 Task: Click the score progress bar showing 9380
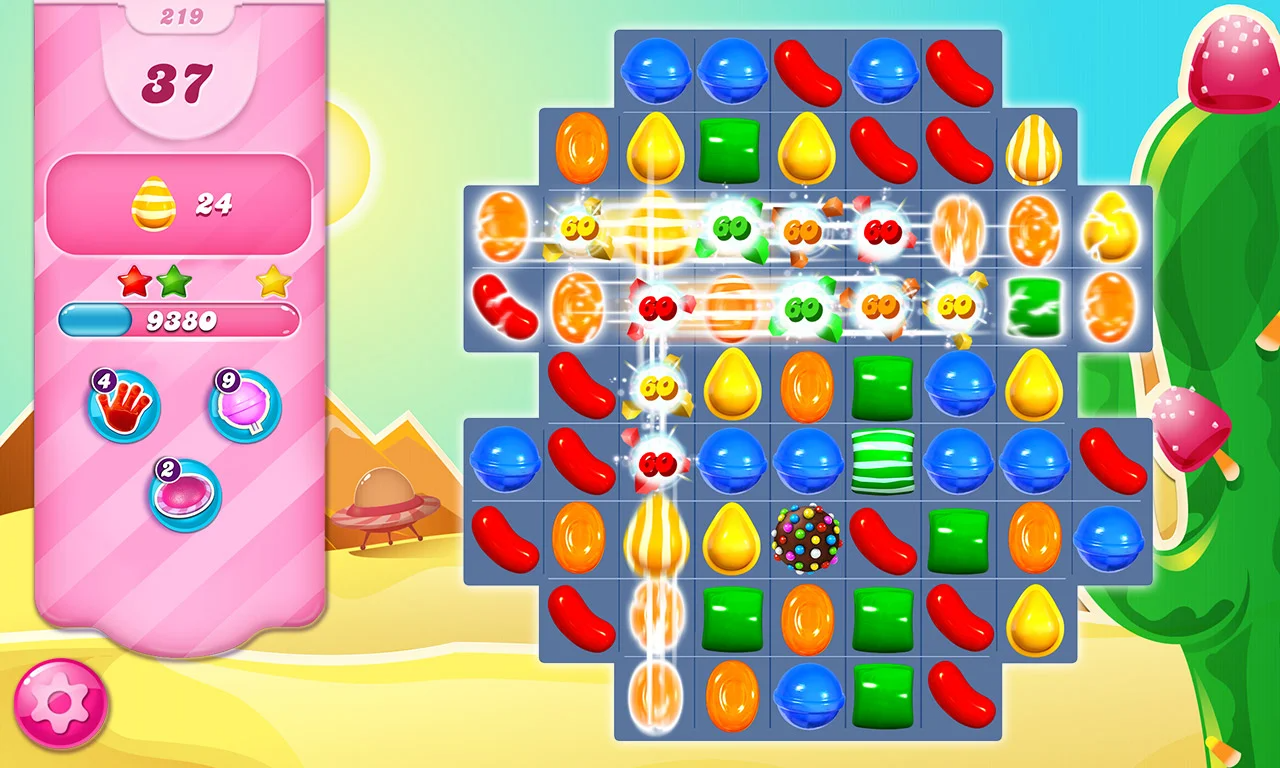(178, 320)
